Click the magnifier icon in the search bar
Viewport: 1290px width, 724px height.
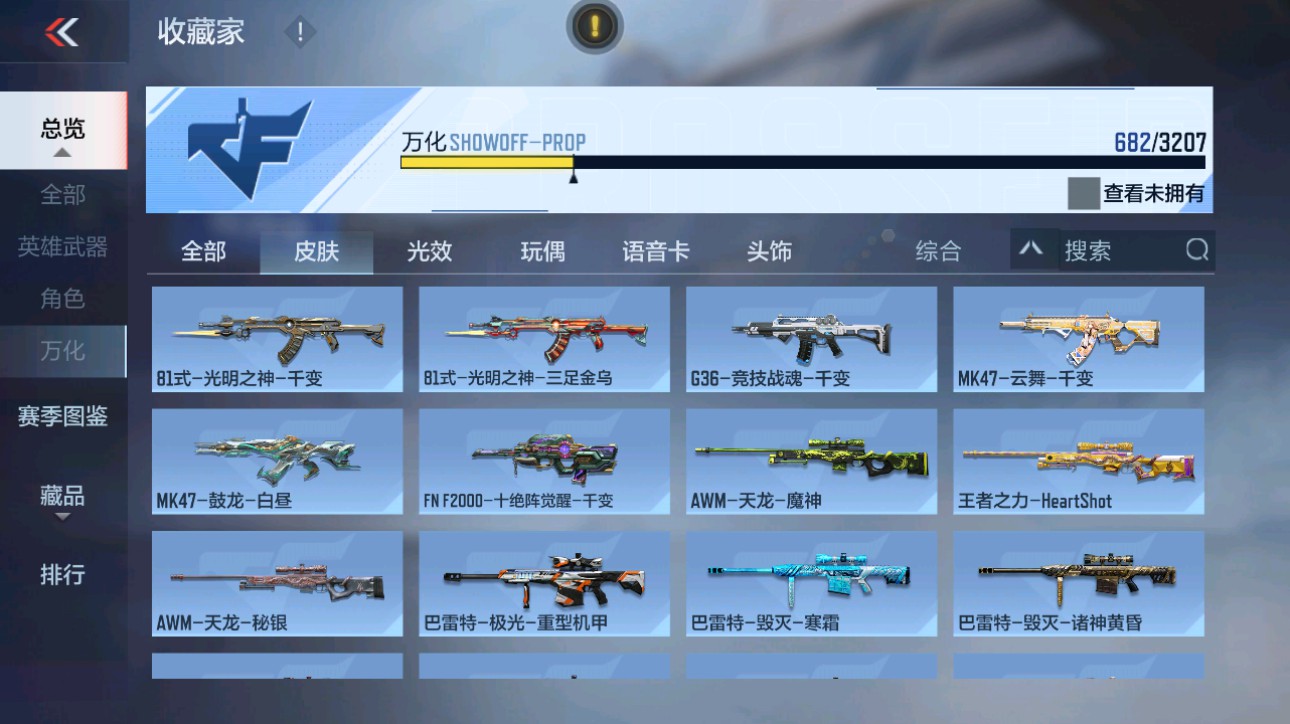(1196, 251)
